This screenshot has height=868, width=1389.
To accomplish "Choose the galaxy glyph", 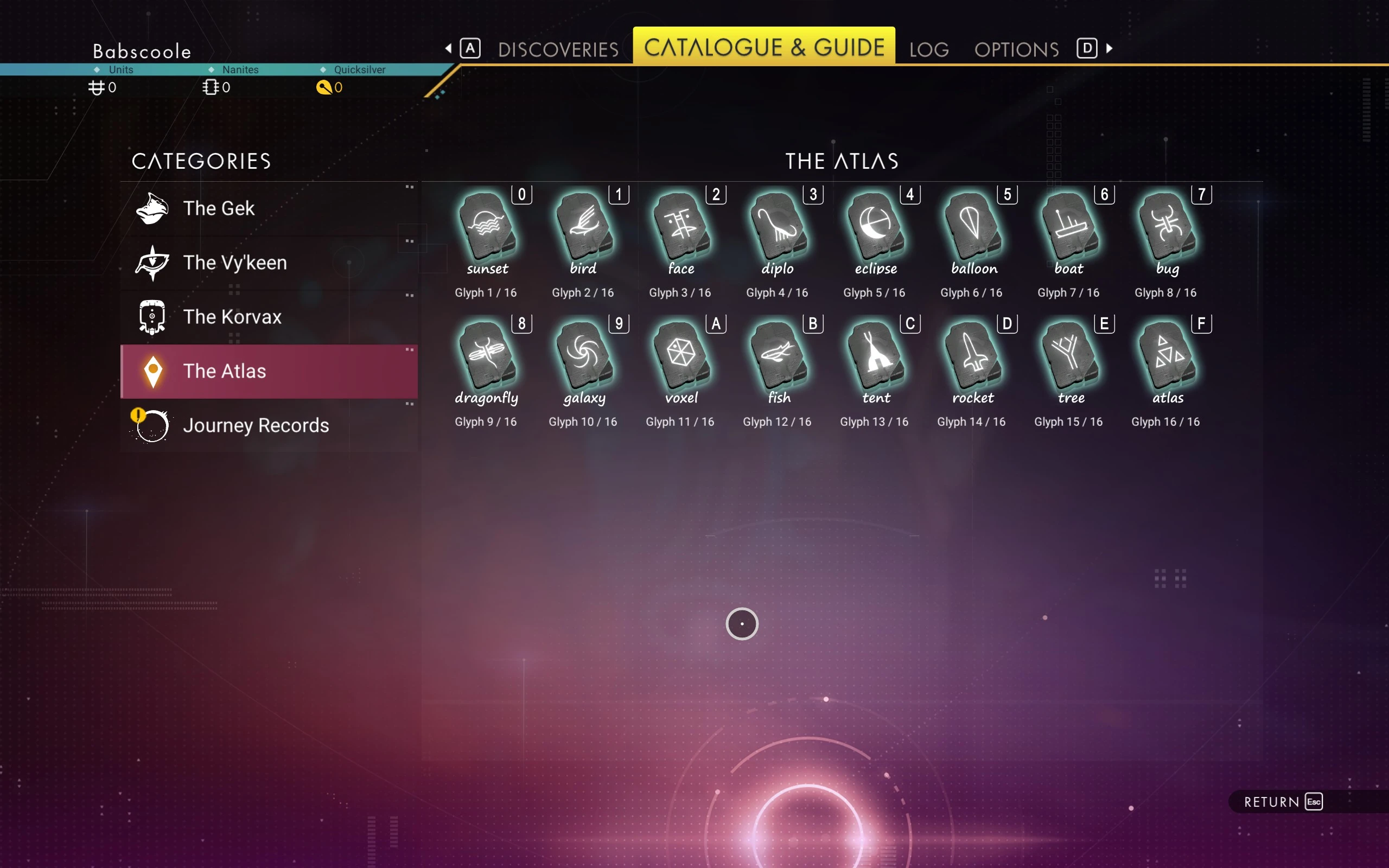I will pos(584,356).
